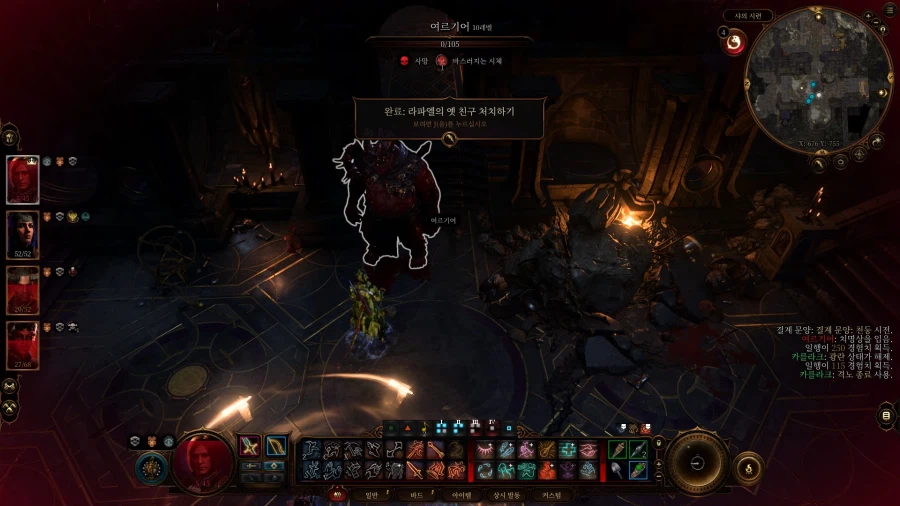Switch hotbar to the 커스텀 tab
Screen dimensions: 900x506
(x=551, y=495)
